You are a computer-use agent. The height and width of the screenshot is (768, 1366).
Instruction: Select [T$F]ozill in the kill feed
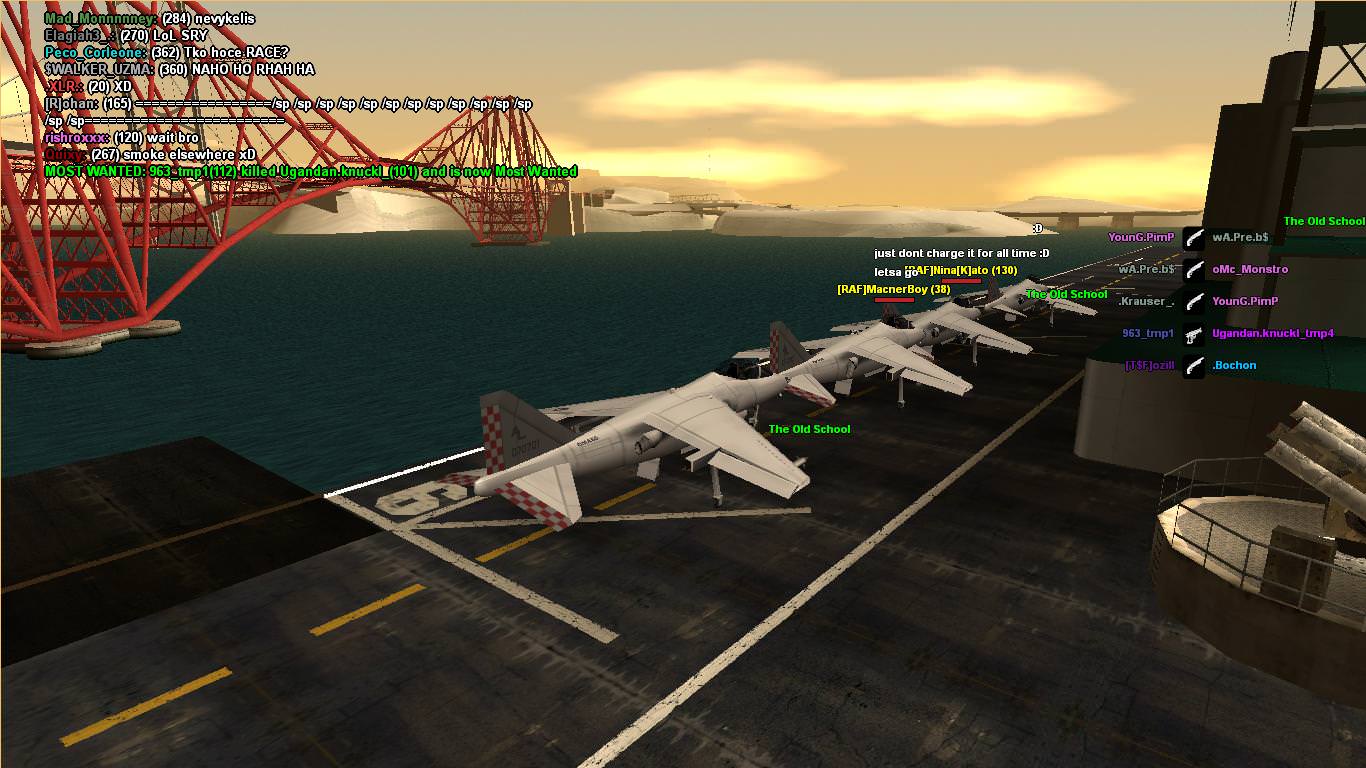[x=1149, y=366]
